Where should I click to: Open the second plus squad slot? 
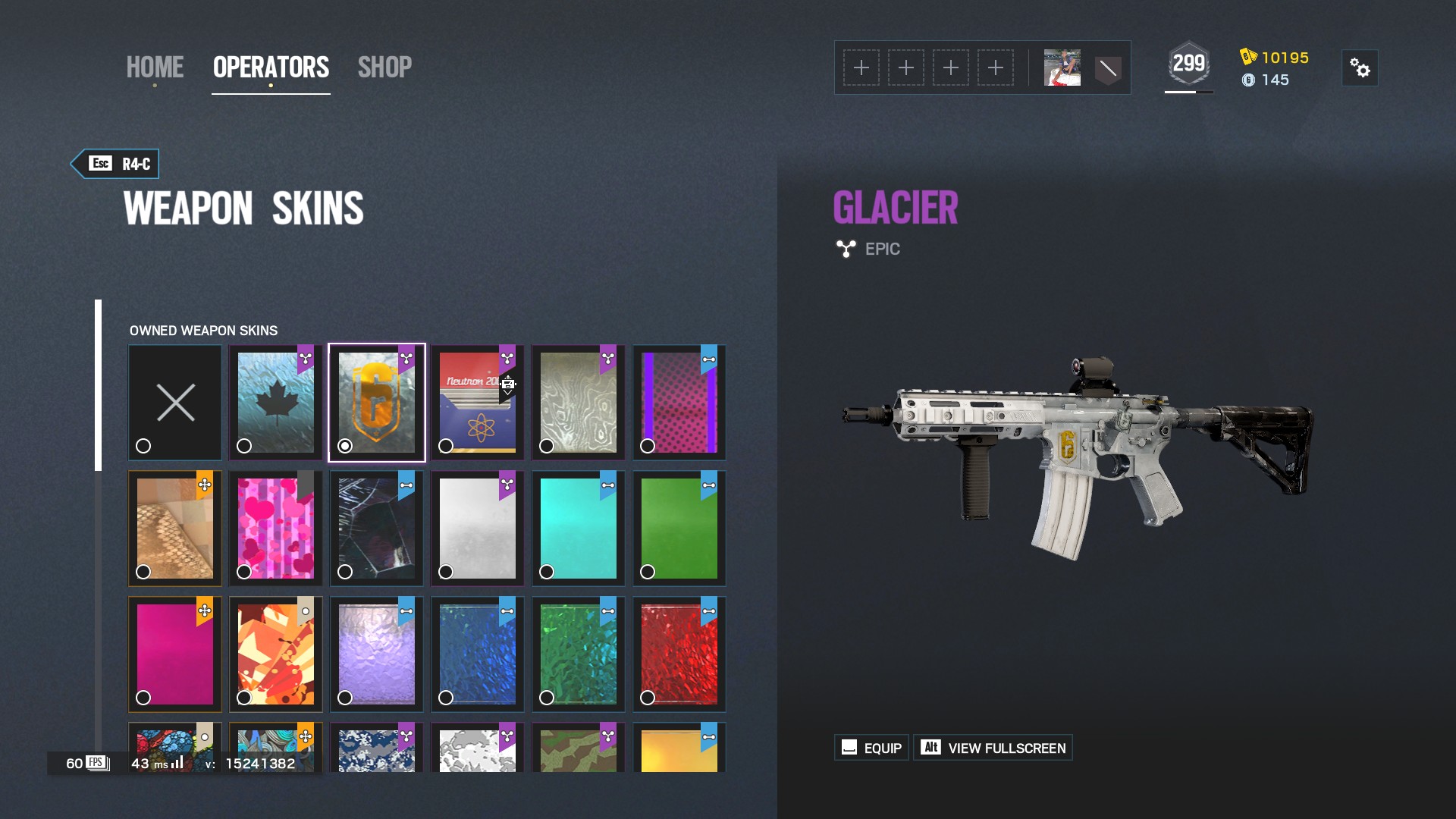tap(906, 67)
